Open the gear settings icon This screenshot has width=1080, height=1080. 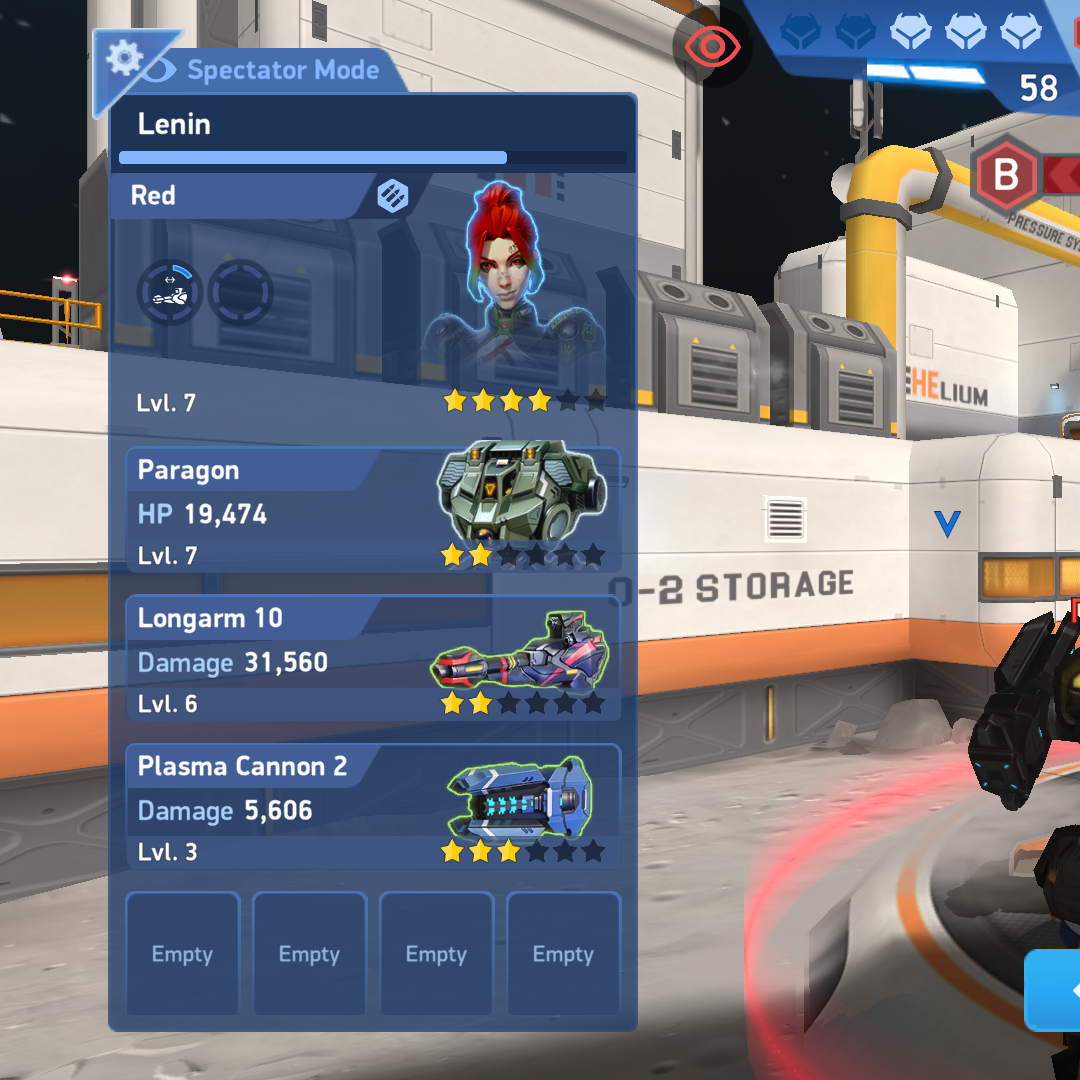click(124, 59)
